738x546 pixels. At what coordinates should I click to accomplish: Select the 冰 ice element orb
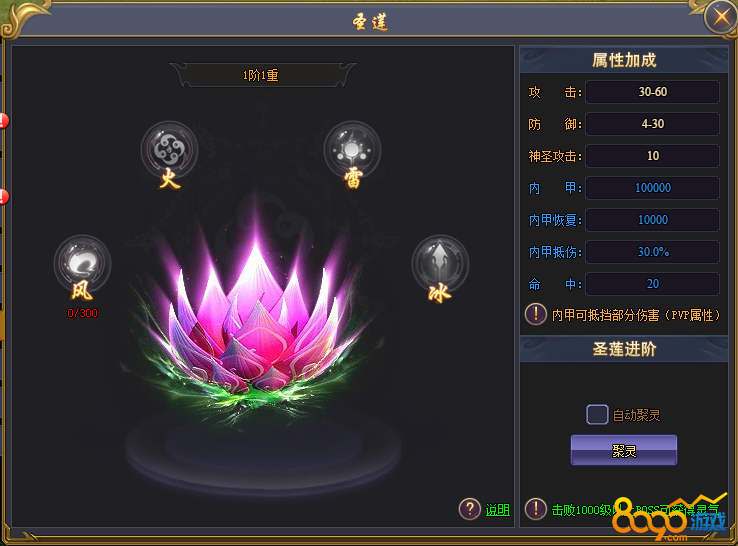[x=440, y=263]
